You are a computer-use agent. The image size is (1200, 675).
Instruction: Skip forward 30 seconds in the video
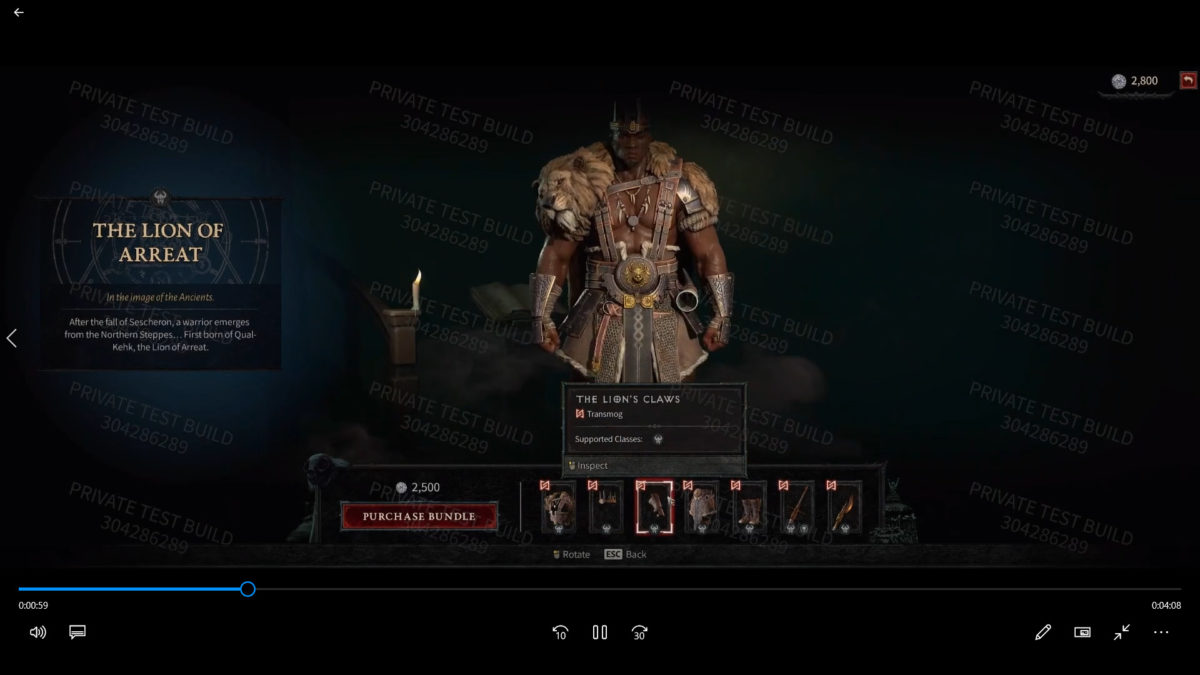(640, 632)
